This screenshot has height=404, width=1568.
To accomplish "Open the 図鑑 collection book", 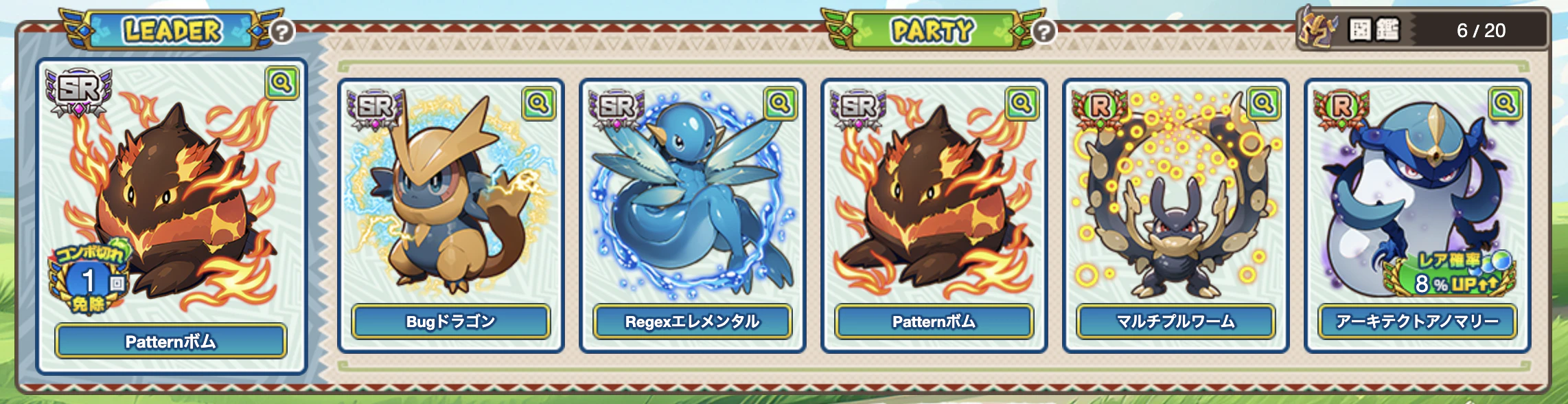I will (x=1373, y=30).
